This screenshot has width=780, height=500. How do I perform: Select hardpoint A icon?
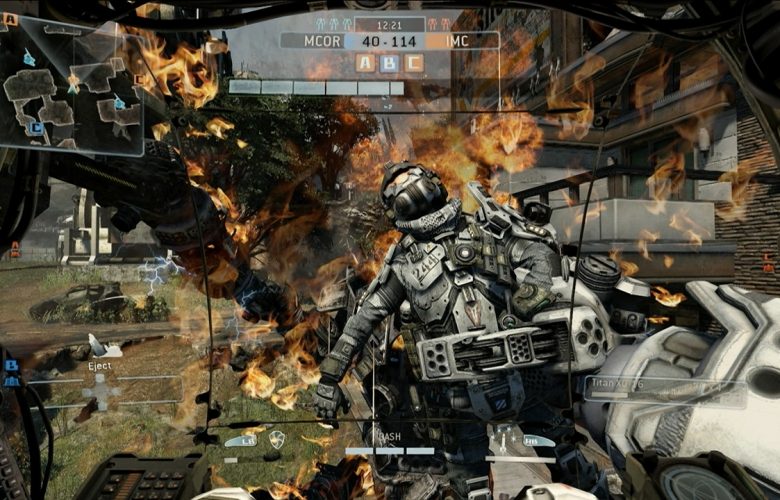(365, 63)
